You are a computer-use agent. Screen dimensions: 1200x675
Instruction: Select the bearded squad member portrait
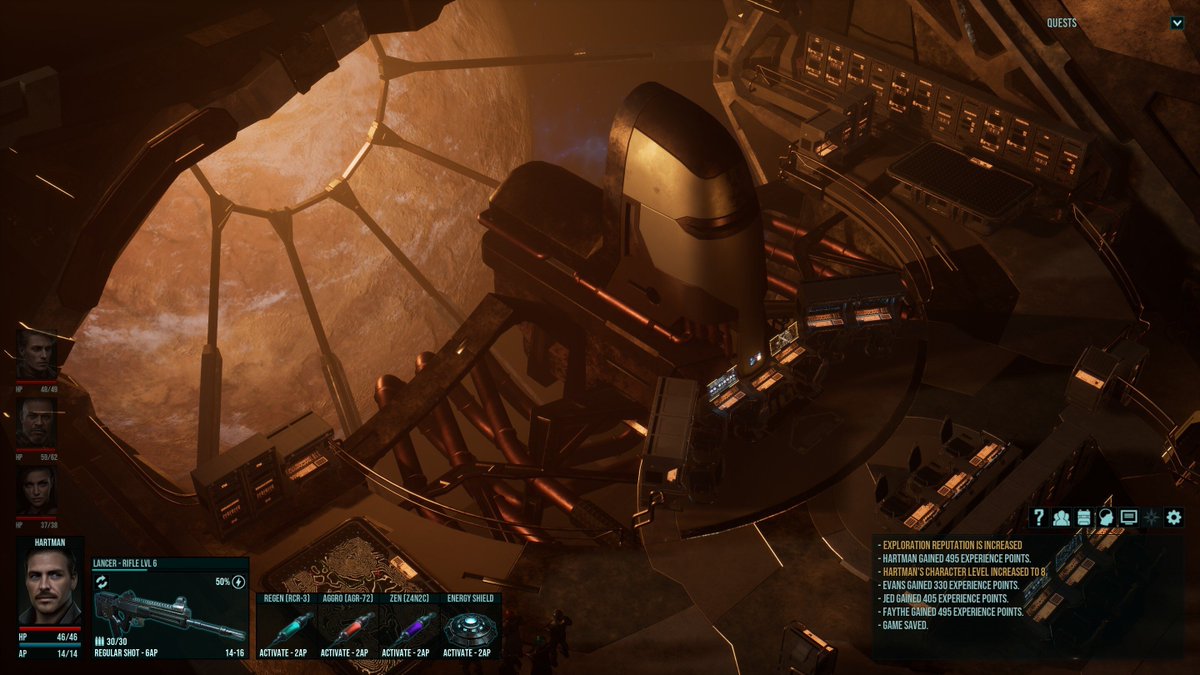pos(37,423)
